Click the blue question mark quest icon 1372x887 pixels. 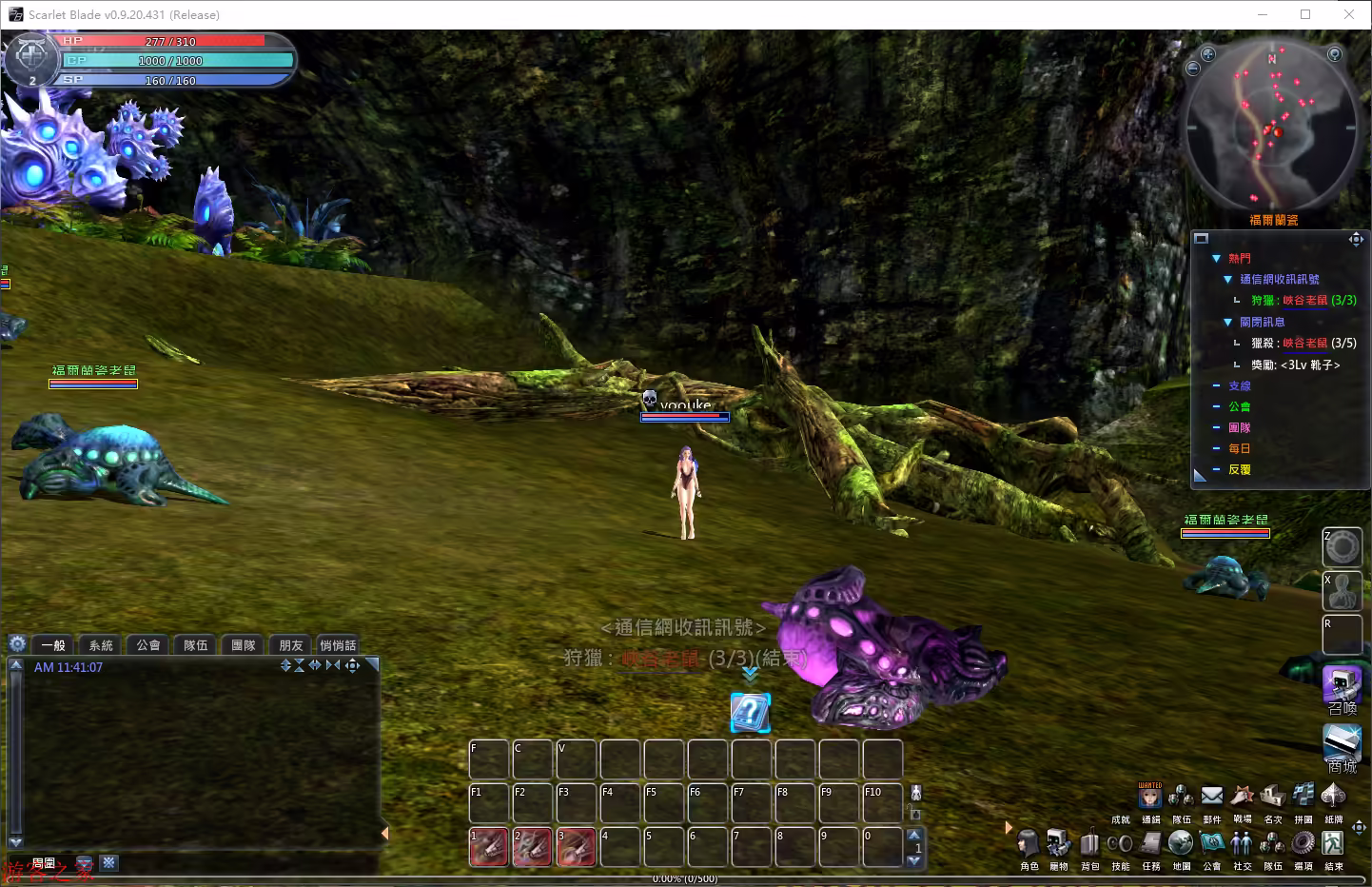(750, 713)
